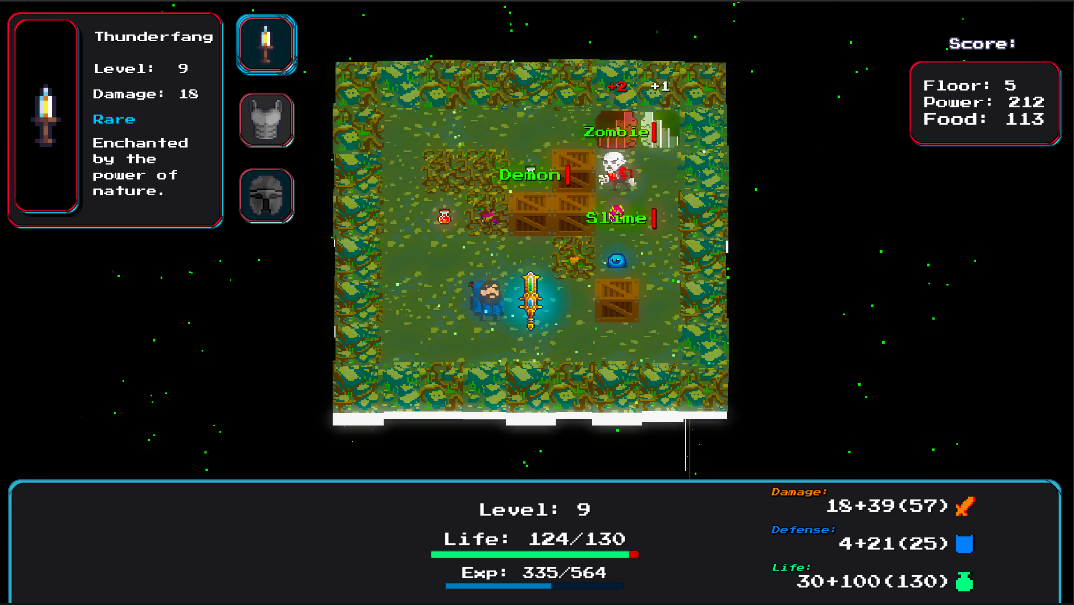Select the chest armor equipment slot
The image size is (1074, 605).
click(266, 120)
